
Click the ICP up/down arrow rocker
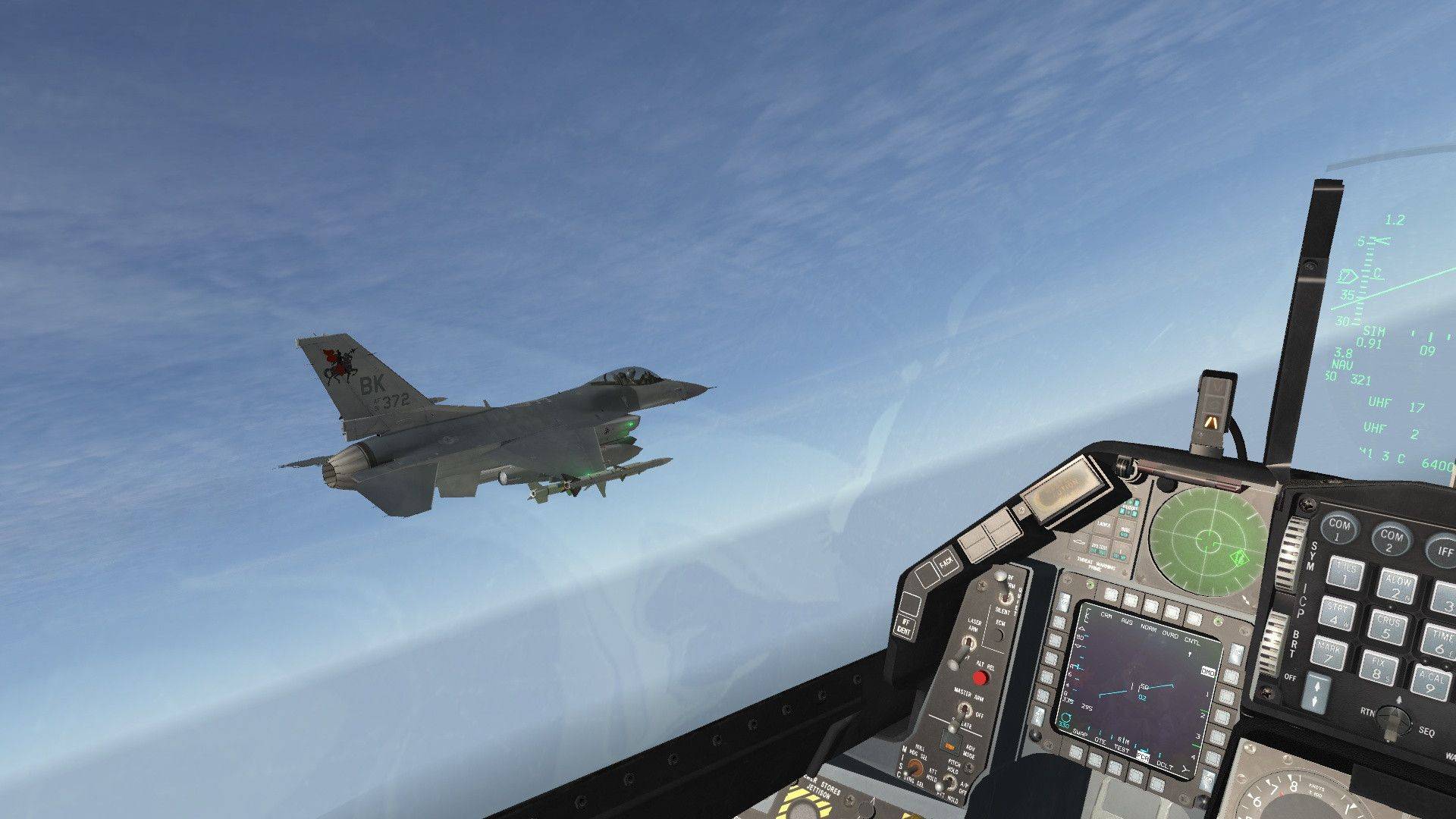[1316, 694]
